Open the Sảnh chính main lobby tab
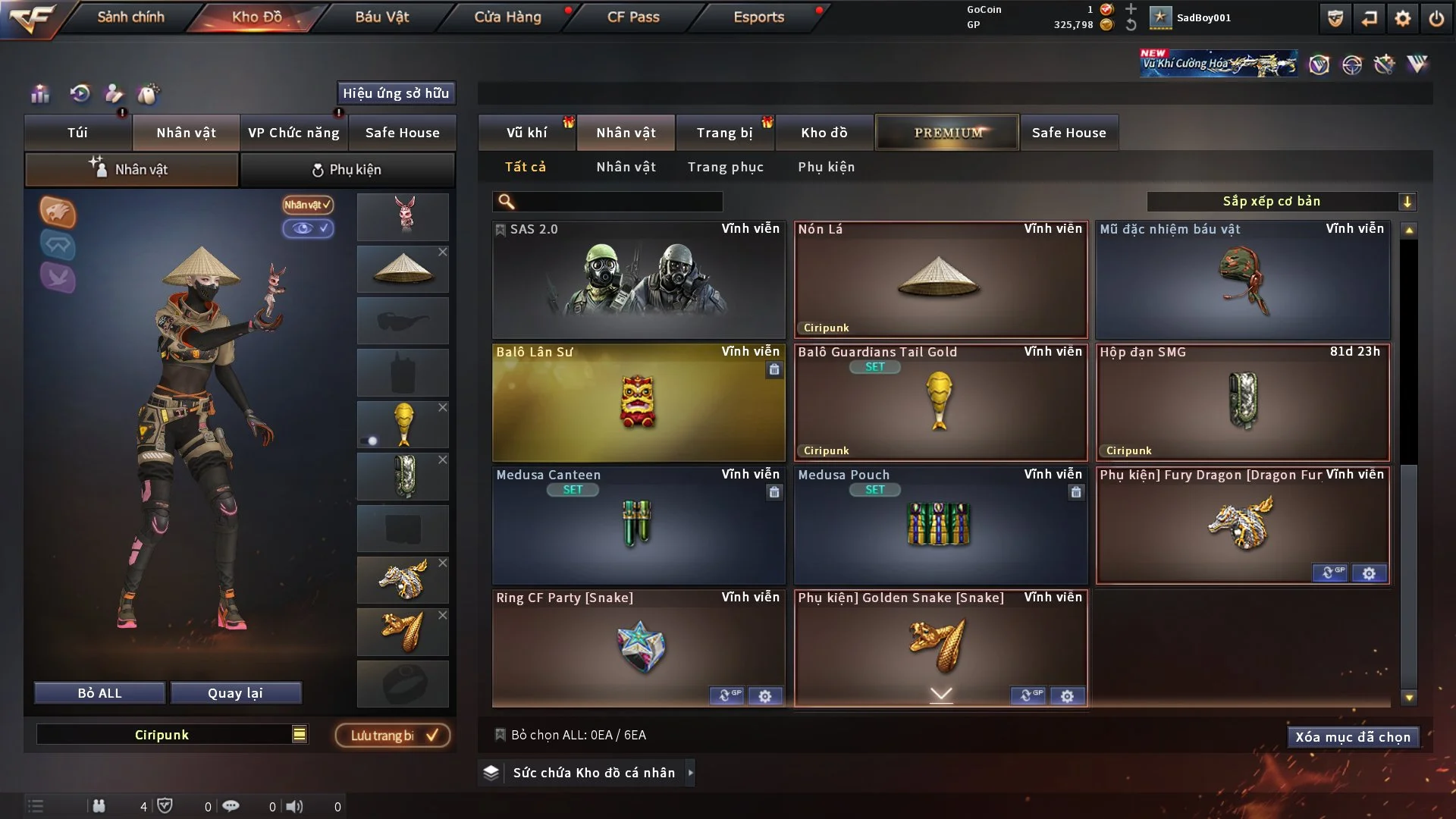 (x=130, y=17)
